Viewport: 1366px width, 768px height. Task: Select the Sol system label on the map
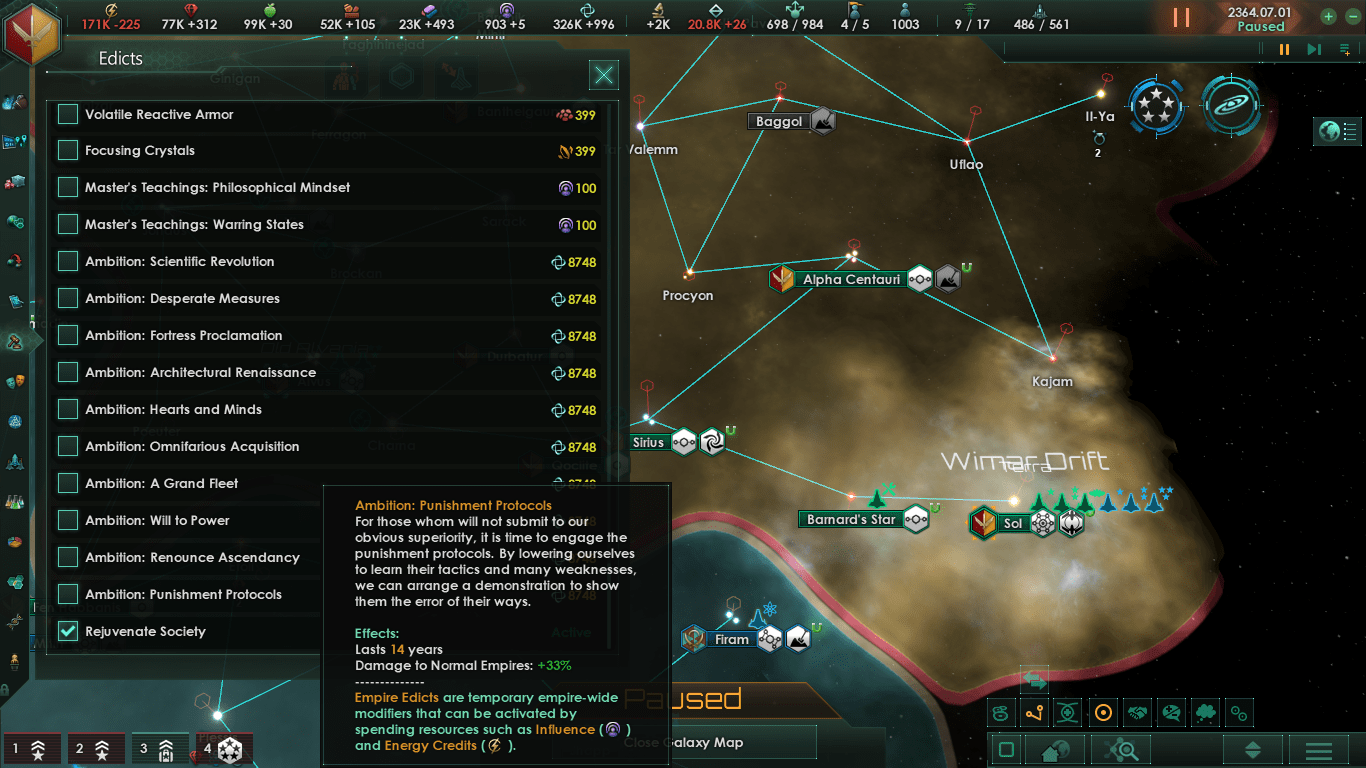pyautogui.click(x=1013, y=523)
